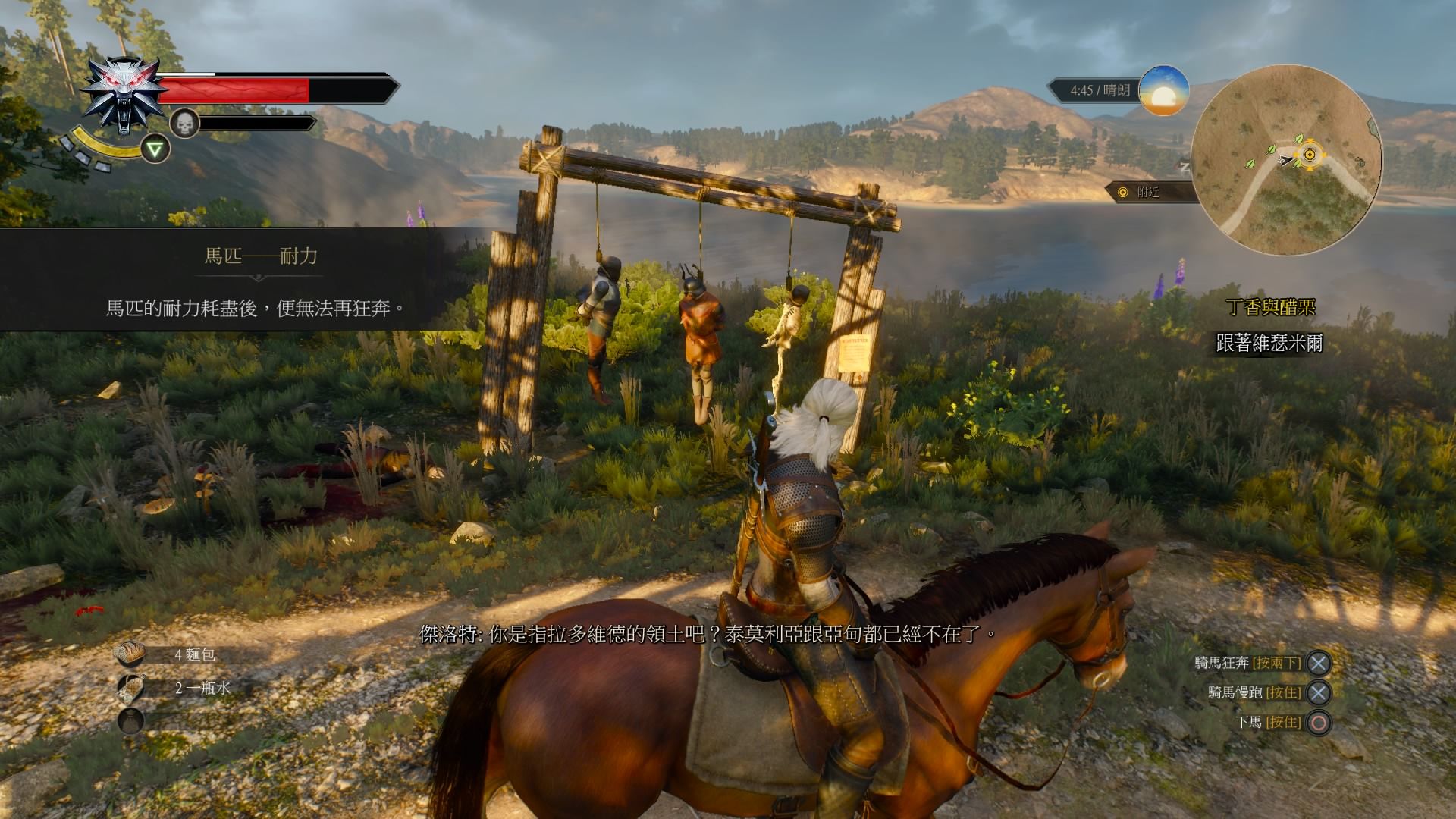Open the tracked quest 丁香與醋栗
Screen dimensions: 1456x819
(1271, 307)
